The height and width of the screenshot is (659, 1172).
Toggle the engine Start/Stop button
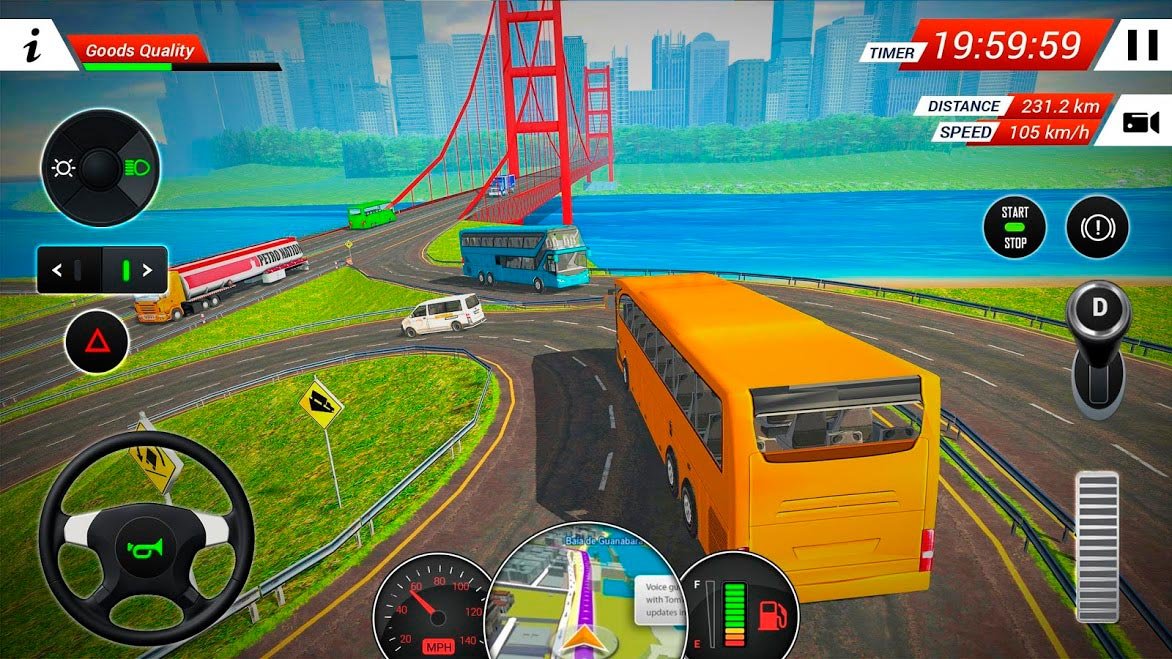(x=1015, y=227)
